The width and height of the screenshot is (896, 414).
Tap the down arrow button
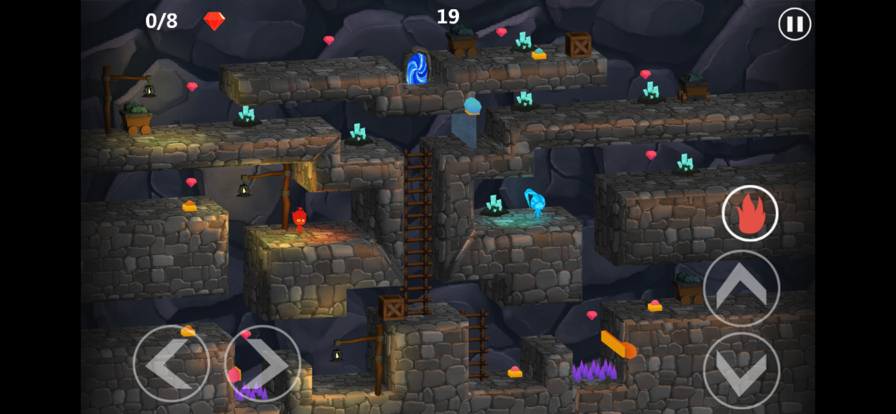pos(741,371)
